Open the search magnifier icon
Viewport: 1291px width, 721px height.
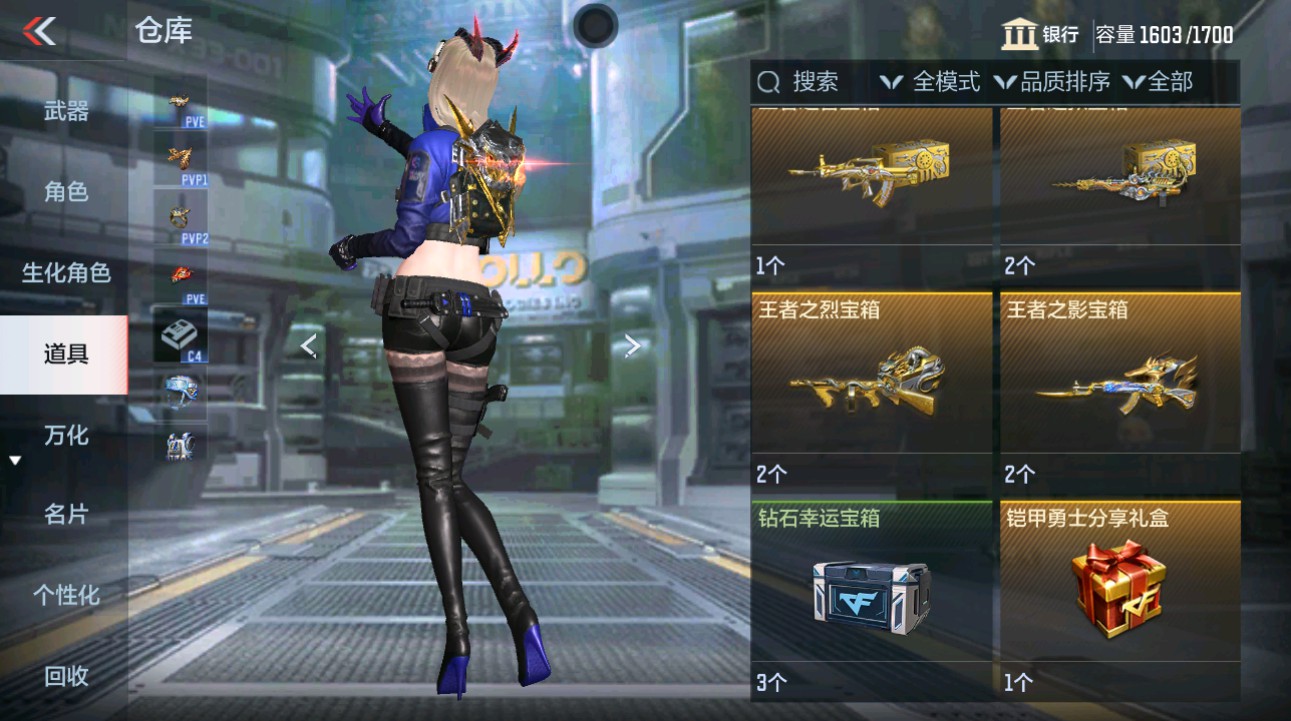coord(766,81)
